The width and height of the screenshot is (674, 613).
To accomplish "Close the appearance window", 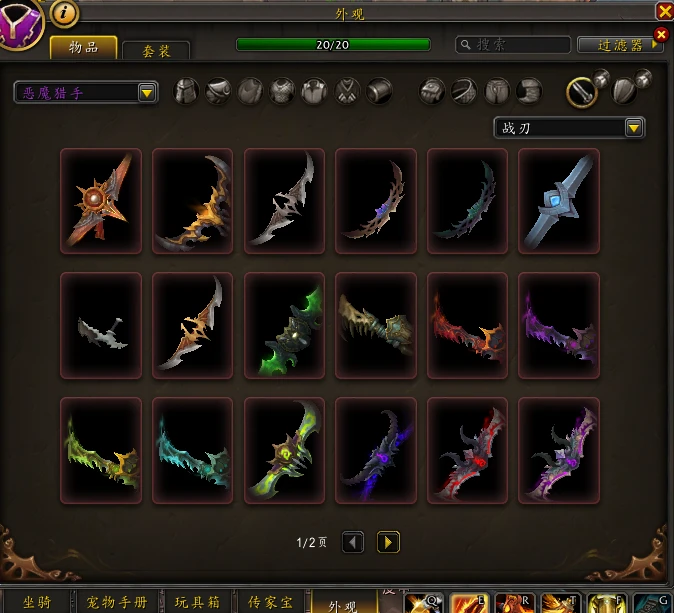I will 664,11.
